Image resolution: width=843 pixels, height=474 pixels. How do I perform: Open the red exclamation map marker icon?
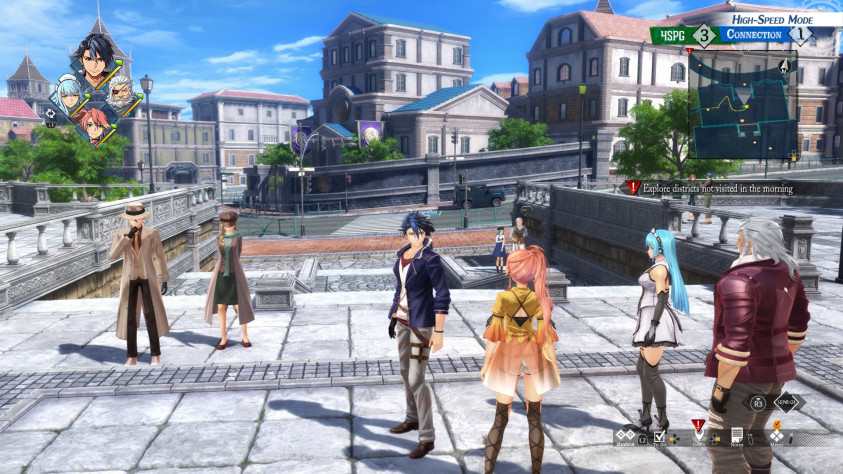(x=699, y=427)
